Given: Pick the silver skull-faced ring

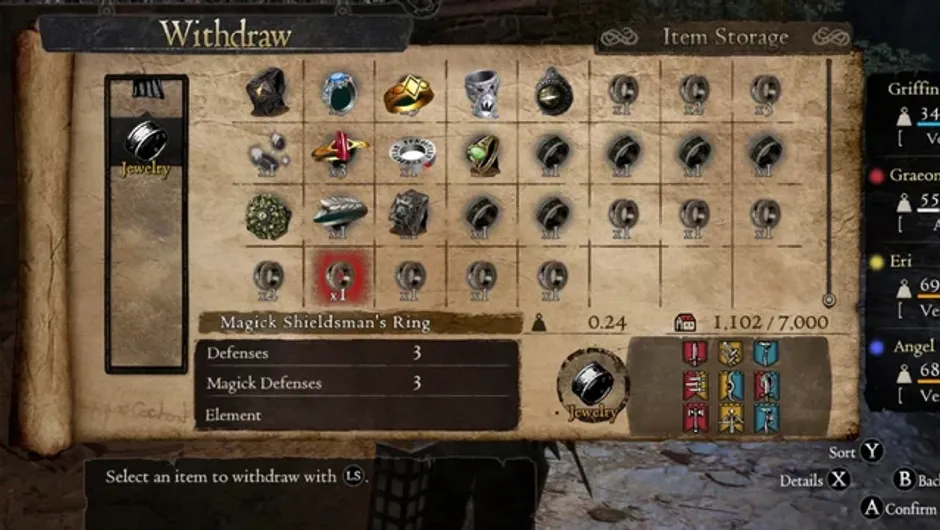Looking at the screenshot, I should 481,93.
